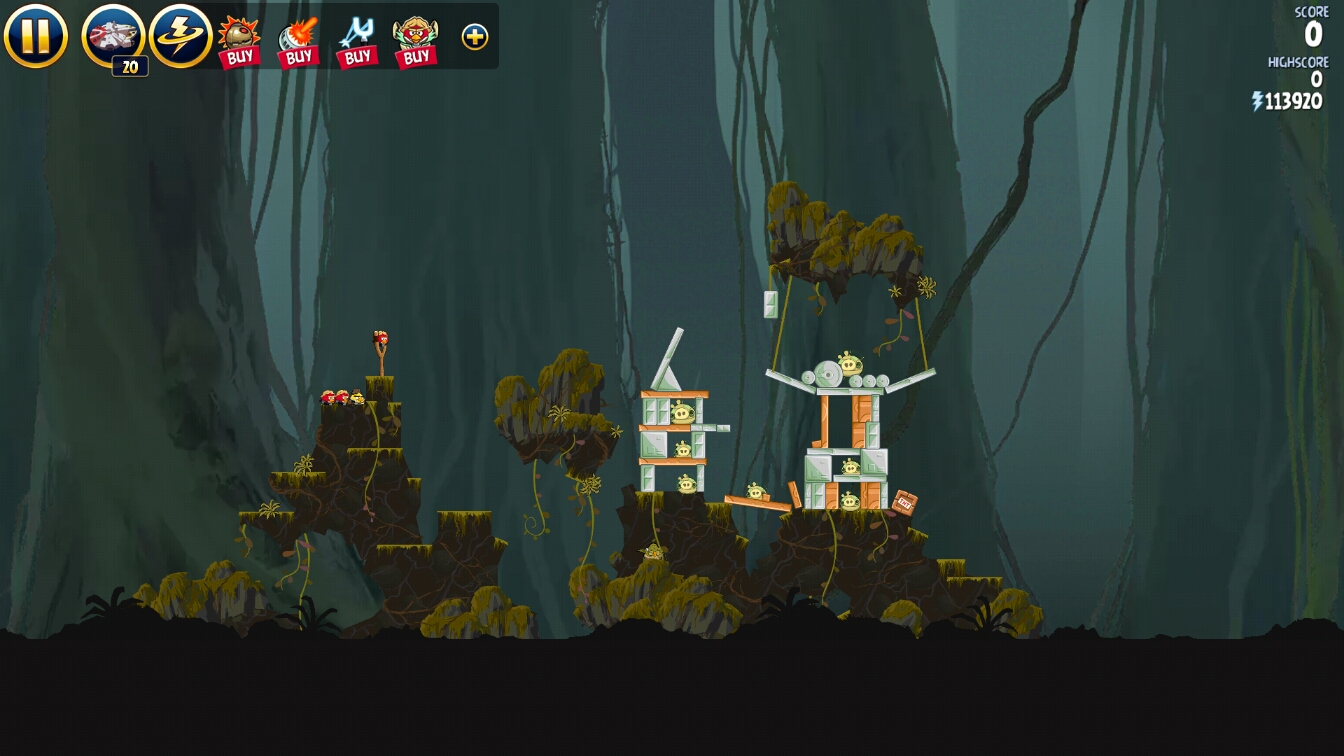Pause the game
The width and height of the screenshot is (1344, 756).
pos(36,36)
